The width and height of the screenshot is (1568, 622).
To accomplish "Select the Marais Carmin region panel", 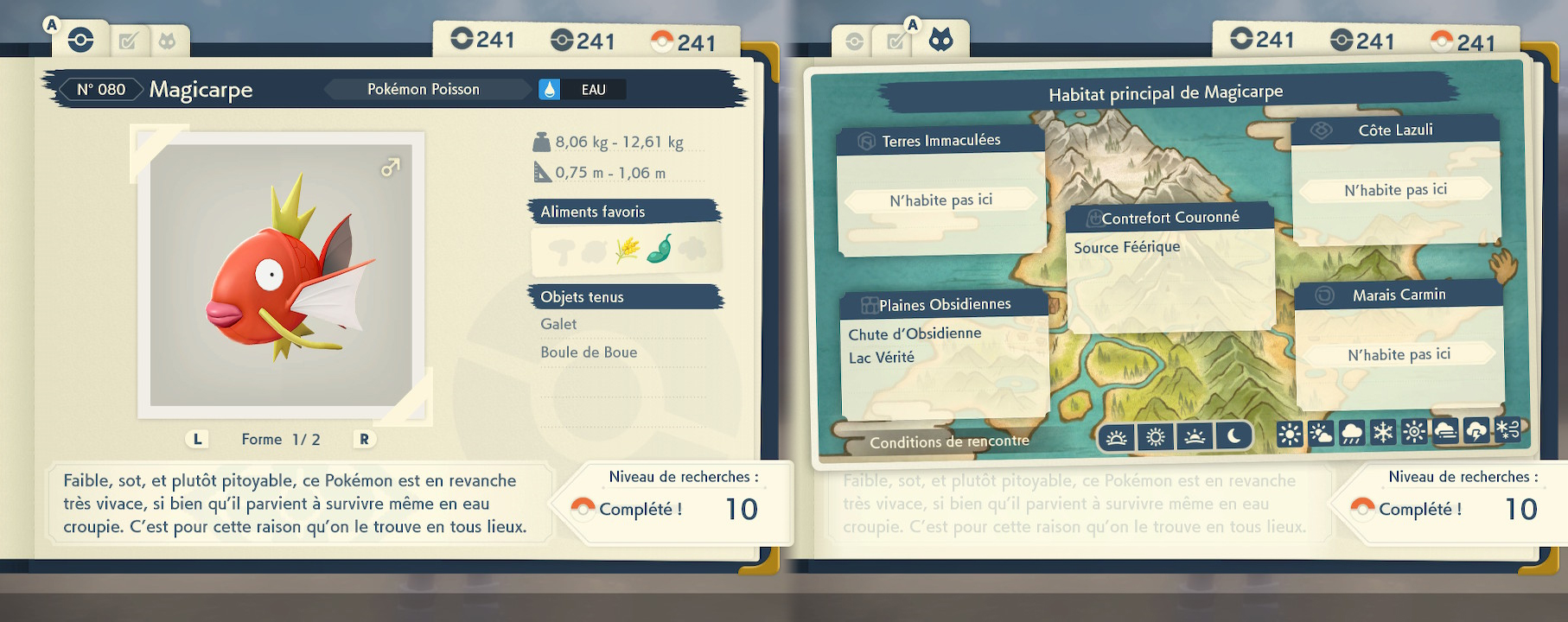I will click(1399, 346).
